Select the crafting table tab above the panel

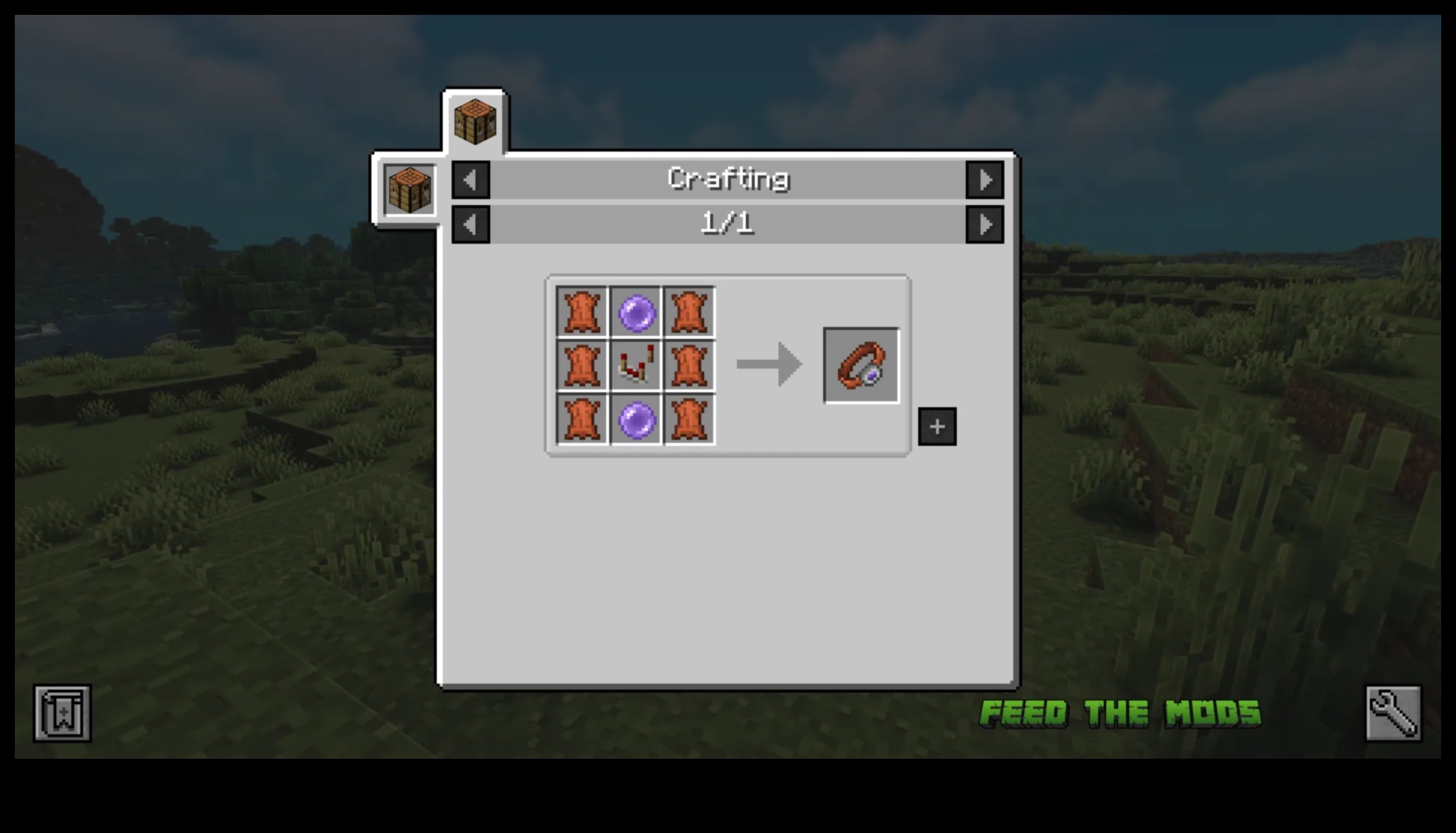point(475,121)
